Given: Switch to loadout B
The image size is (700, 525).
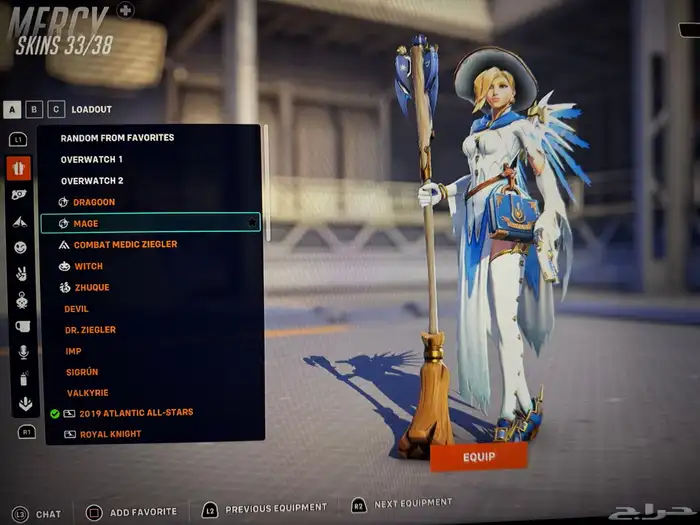Looking at the screenshot, I should pyautogui.click(x=35, y=109).
